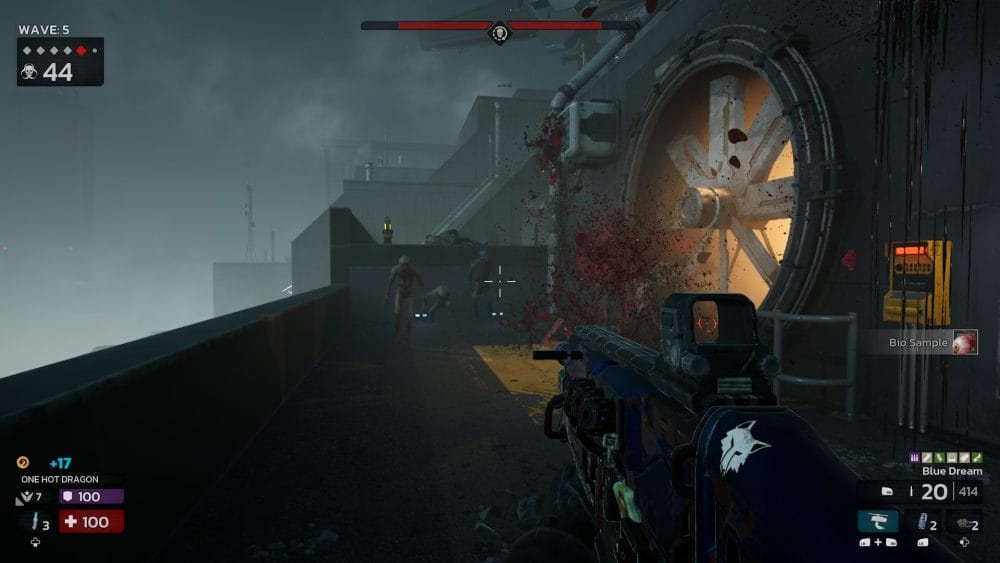This screenshot has width=1000, height=563.
Task: Select the highlighted primary weapon slot
Action: pos(877,521)
